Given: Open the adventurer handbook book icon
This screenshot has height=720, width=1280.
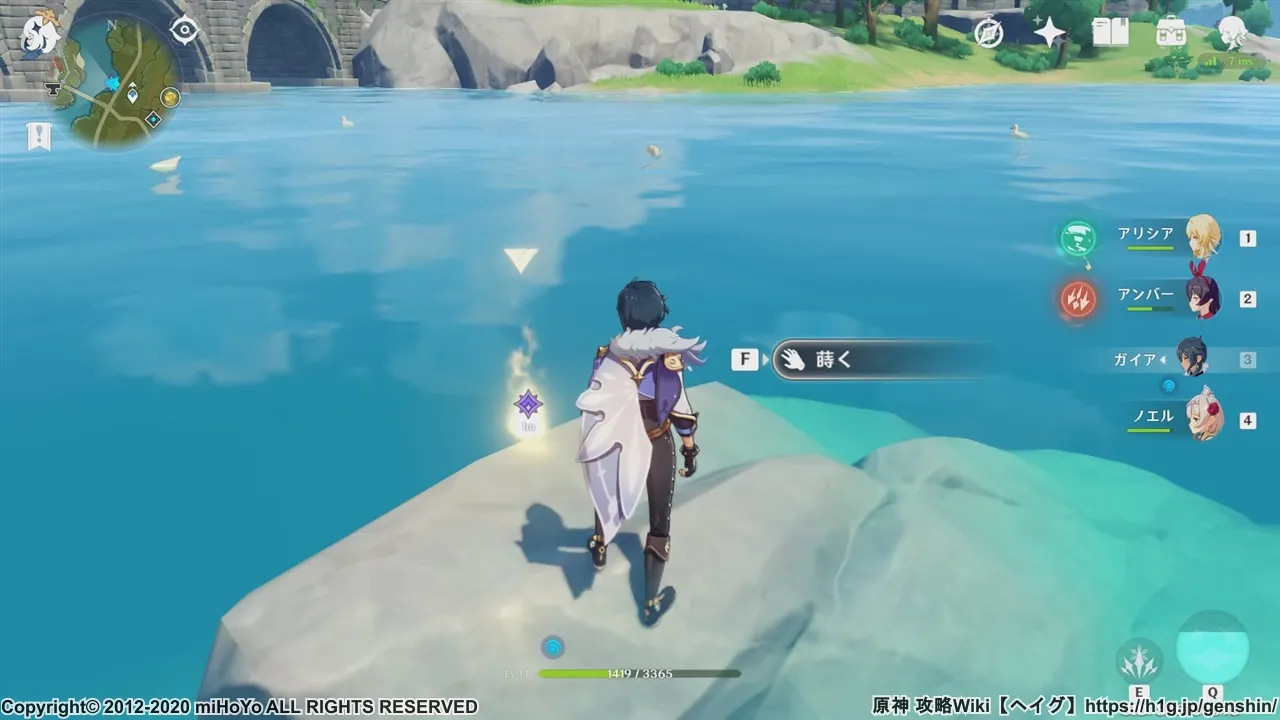Looking at the screenshot, I should 1110,33.
